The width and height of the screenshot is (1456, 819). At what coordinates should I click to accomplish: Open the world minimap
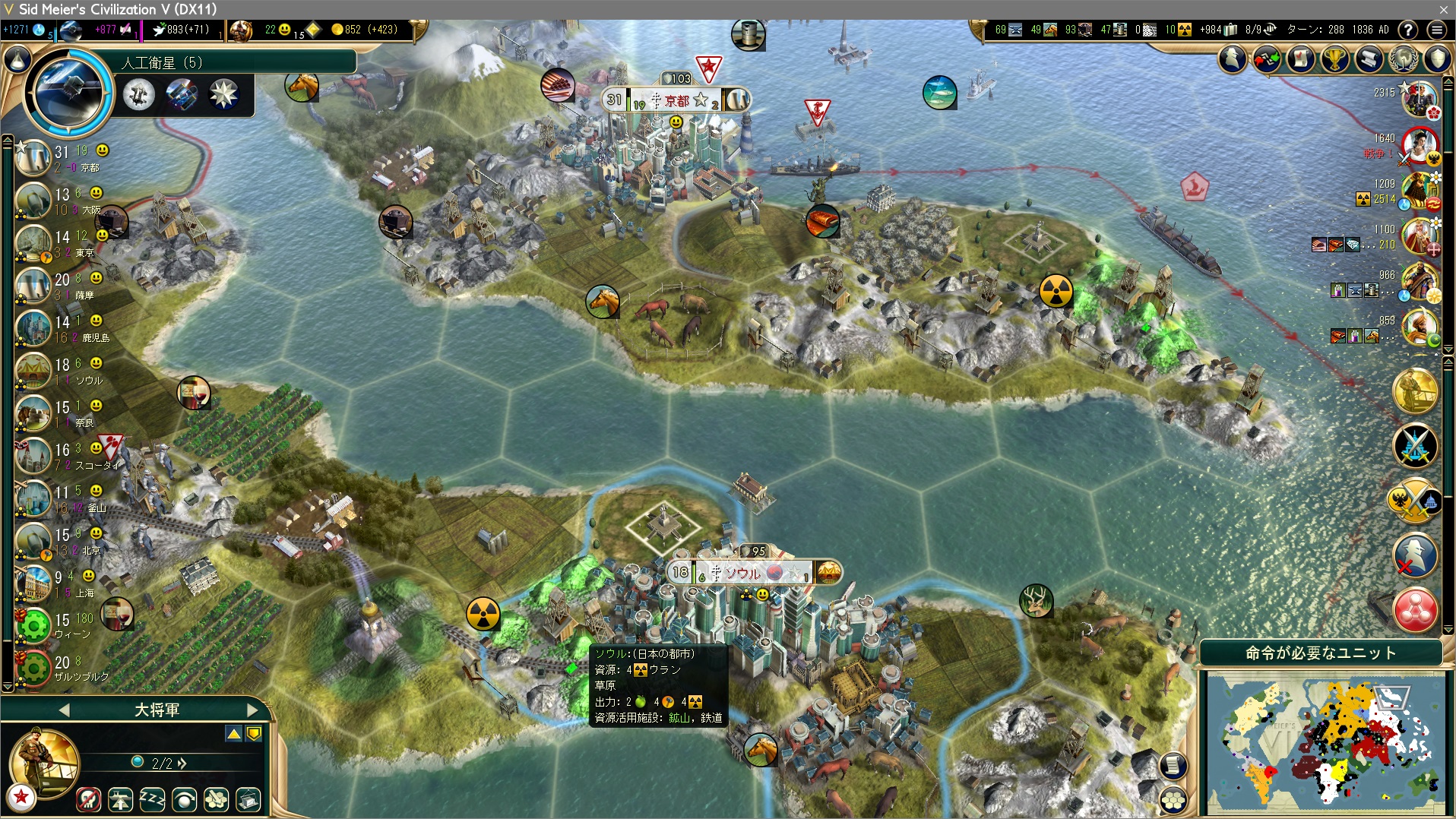[1325, 743]
